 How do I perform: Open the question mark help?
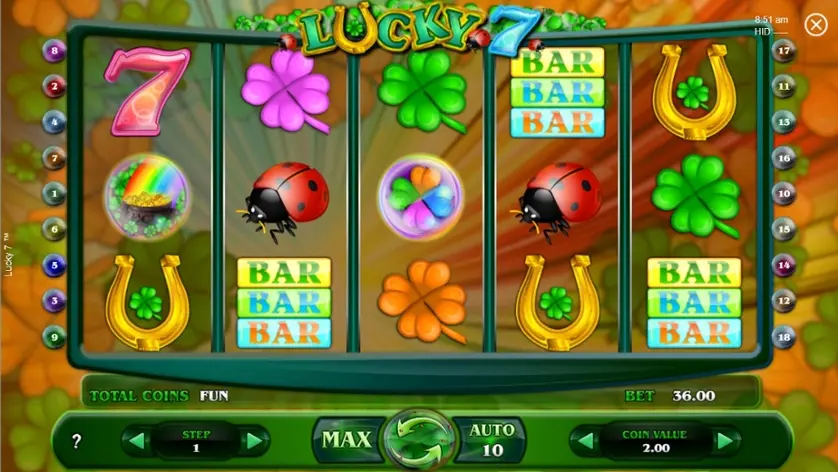(x=77, y=441)
